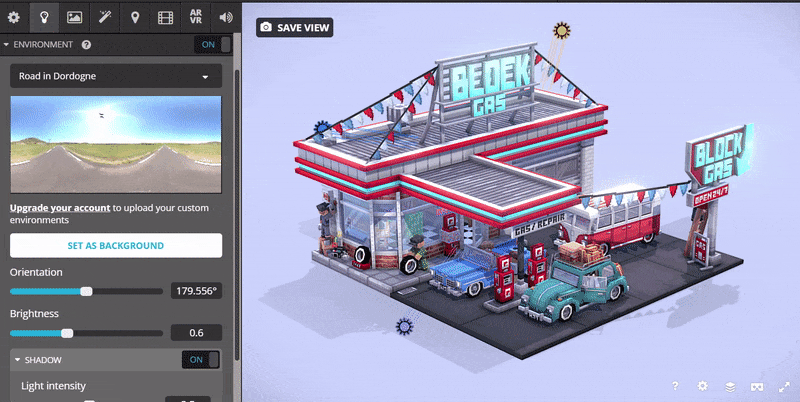Click the Upgrade your account link
The image size is (800, 402).
point(59,208)
